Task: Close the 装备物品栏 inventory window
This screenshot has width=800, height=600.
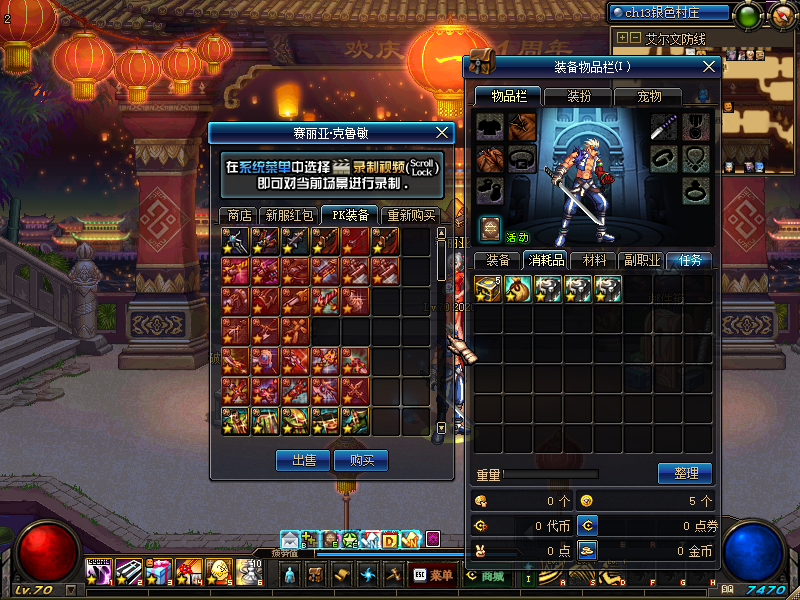Action: [710, 66]
